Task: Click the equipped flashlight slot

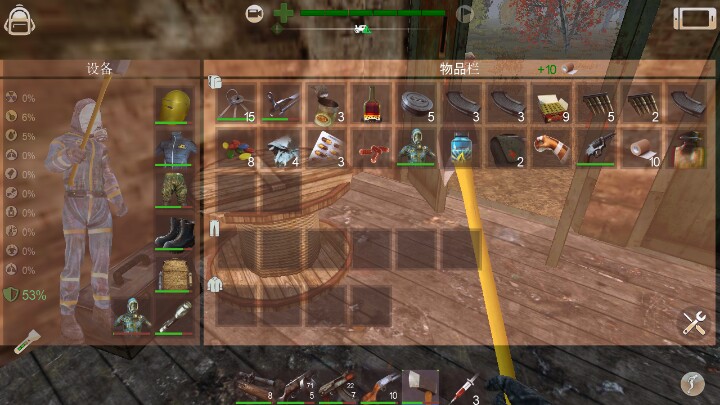Action: [x=173, y=317]
